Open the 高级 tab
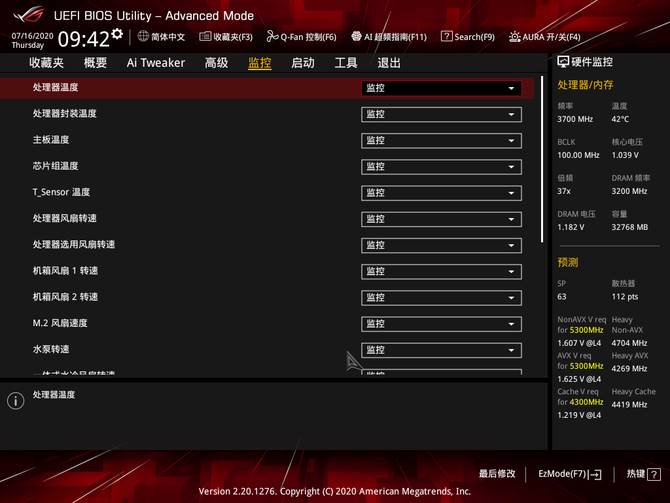The image size is (670, 503). [x=216, y=62]
